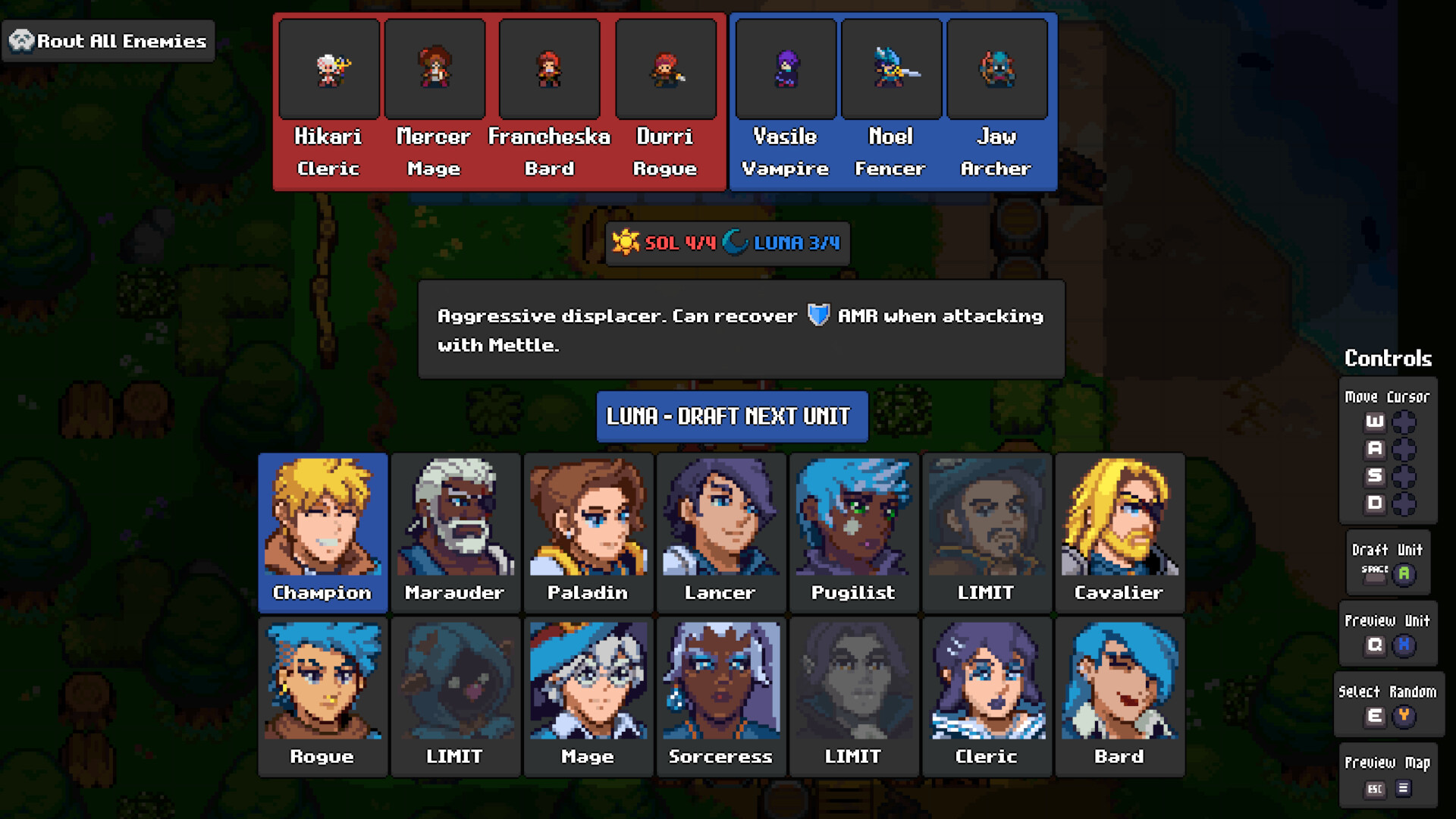Click the AMR shield icon in the description

[818, 315]
